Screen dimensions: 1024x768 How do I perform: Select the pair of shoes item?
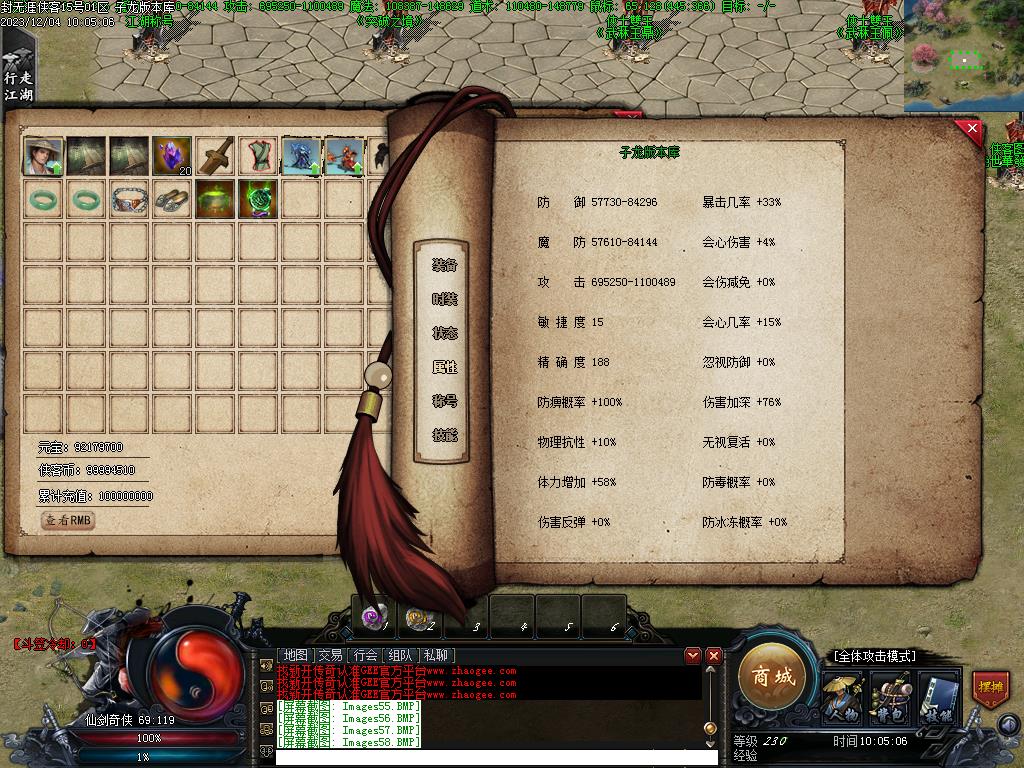point(172,199)
